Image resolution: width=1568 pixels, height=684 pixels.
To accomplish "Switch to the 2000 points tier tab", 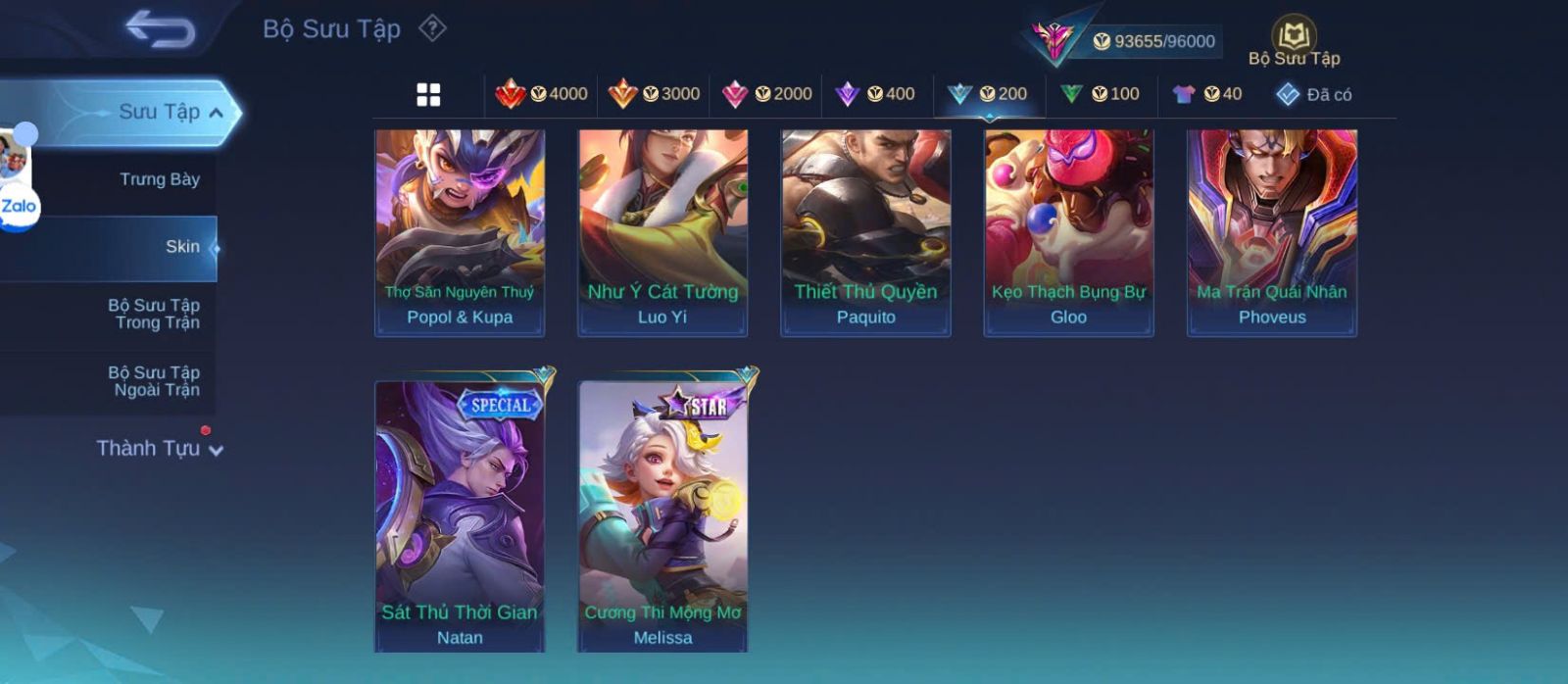I will pyautogui.click(x=766, y=94).
